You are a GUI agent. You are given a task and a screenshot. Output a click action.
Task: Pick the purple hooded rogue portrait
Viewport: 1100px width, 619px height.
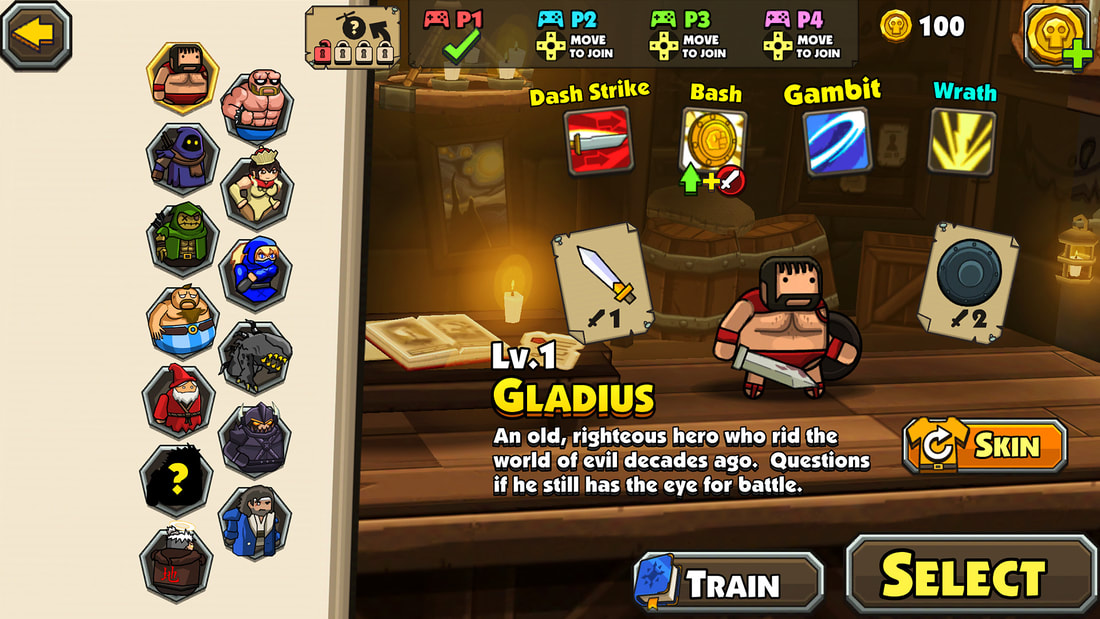[183, 158]
